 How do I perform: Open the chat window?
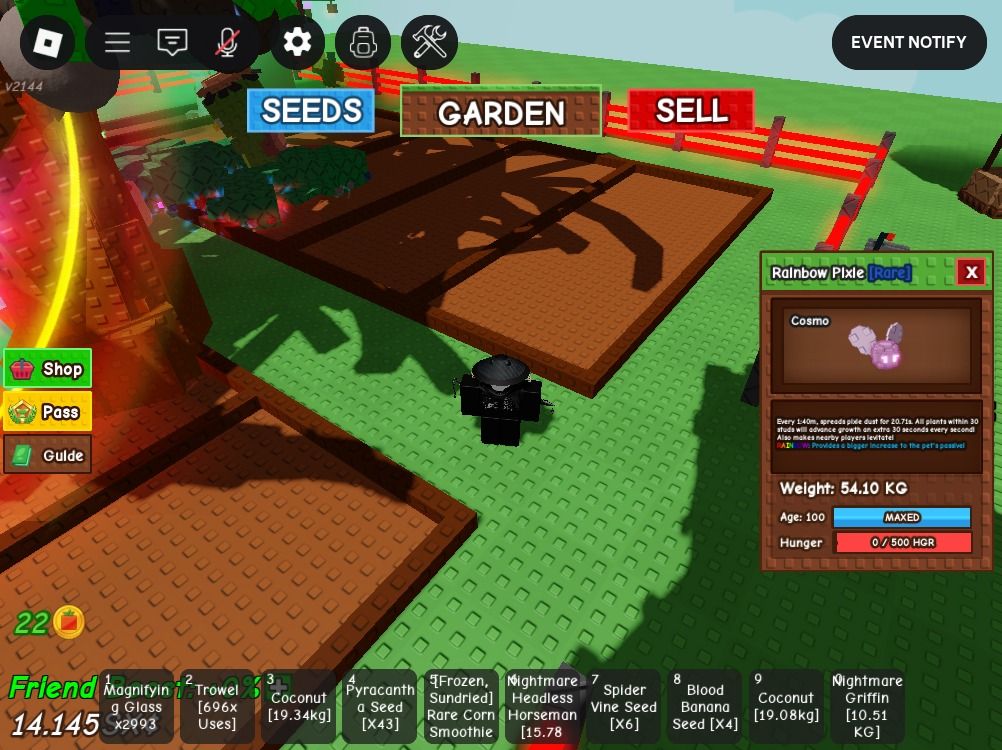(x=172, y=42)
